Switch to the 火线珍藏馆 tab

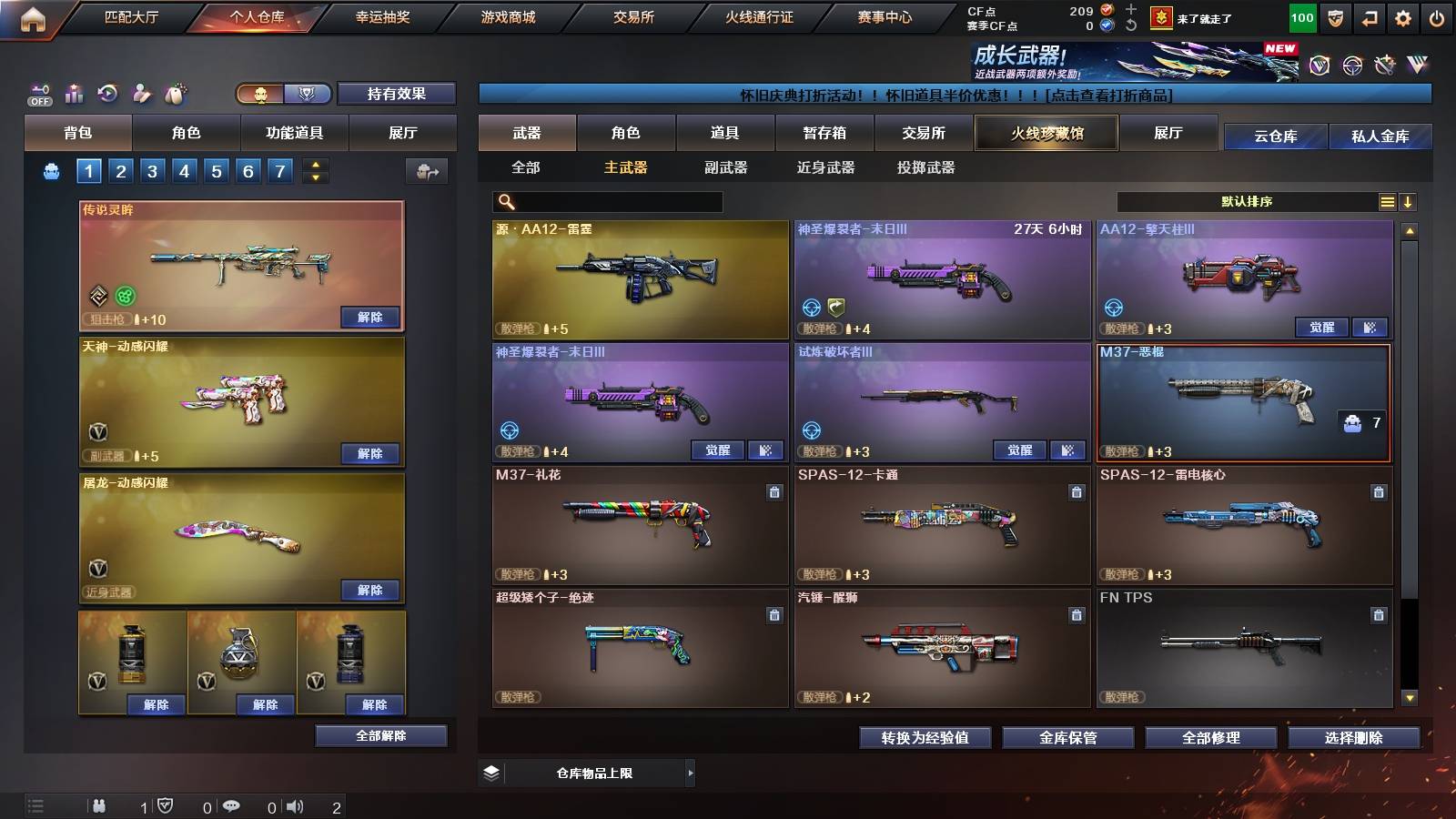(x=1046, y=133)
